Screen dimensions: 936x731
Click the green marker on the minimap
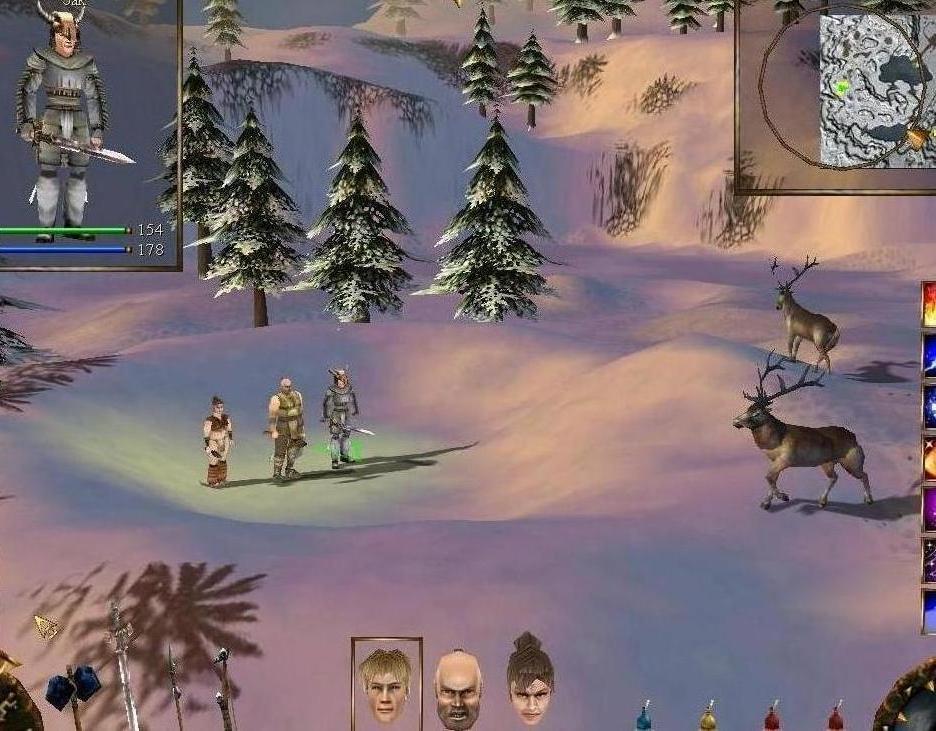pyautogui.click(x=842, y=87)
